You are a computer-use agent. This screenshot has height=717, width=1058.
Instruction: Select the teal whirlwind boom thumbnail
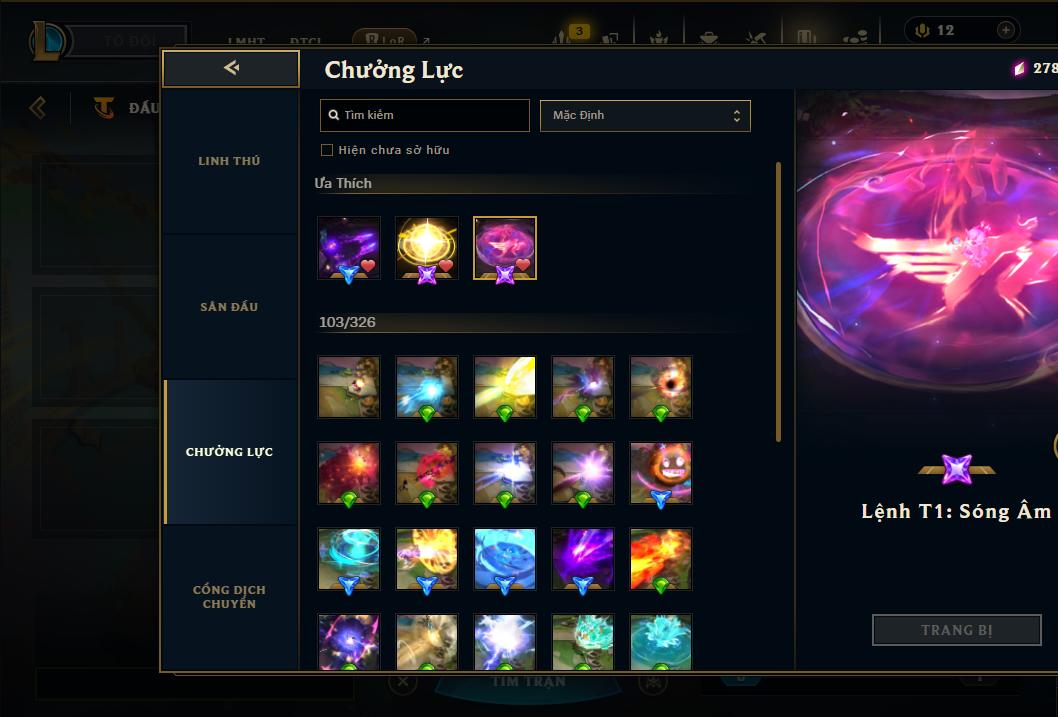click(x=349, y=559)
